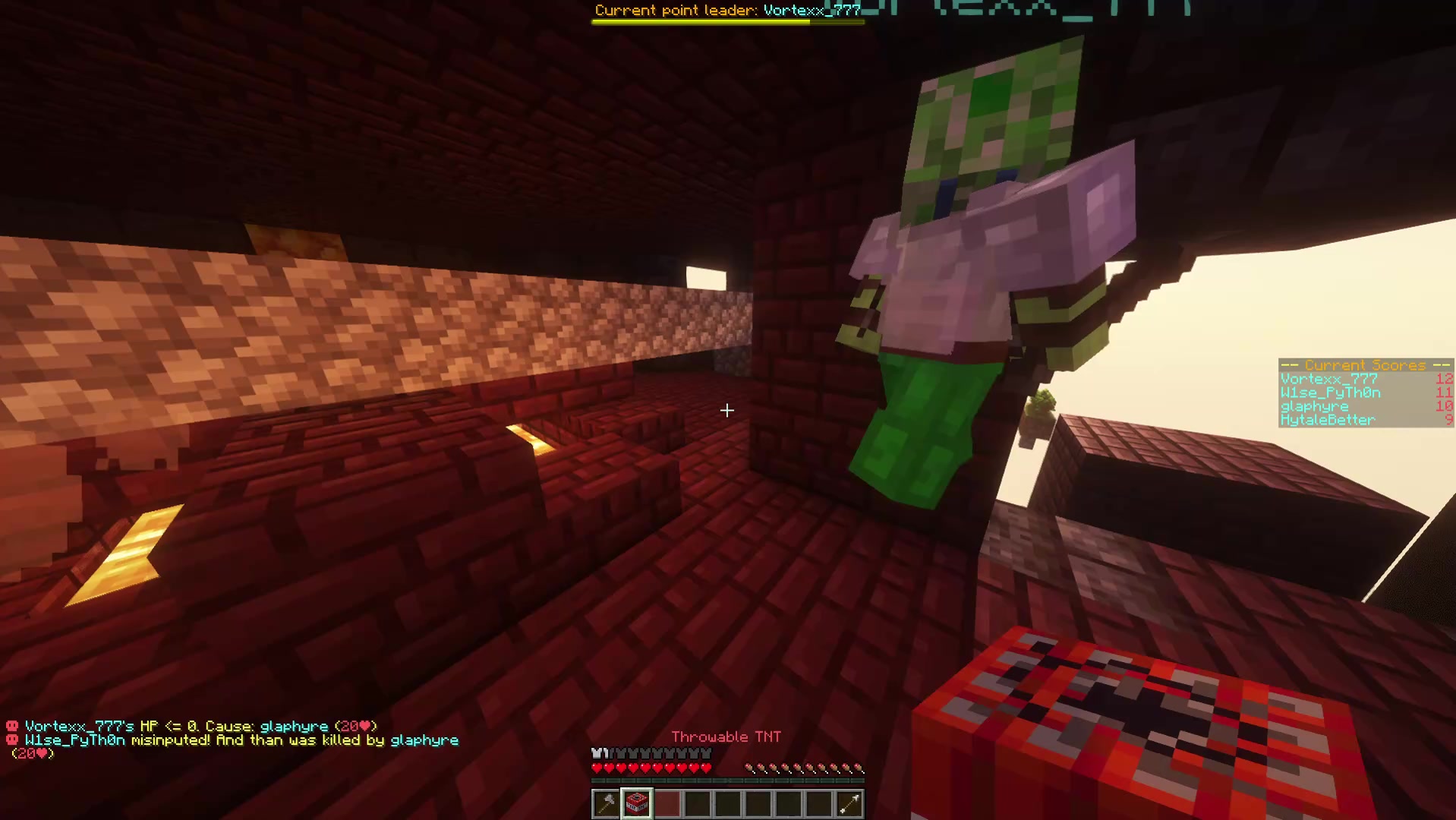Click the skull icon beside W1se_PyTh0n's death message
Image resolution: width=1456 pixels, height=820 pixels.
[x=11, y=740]
